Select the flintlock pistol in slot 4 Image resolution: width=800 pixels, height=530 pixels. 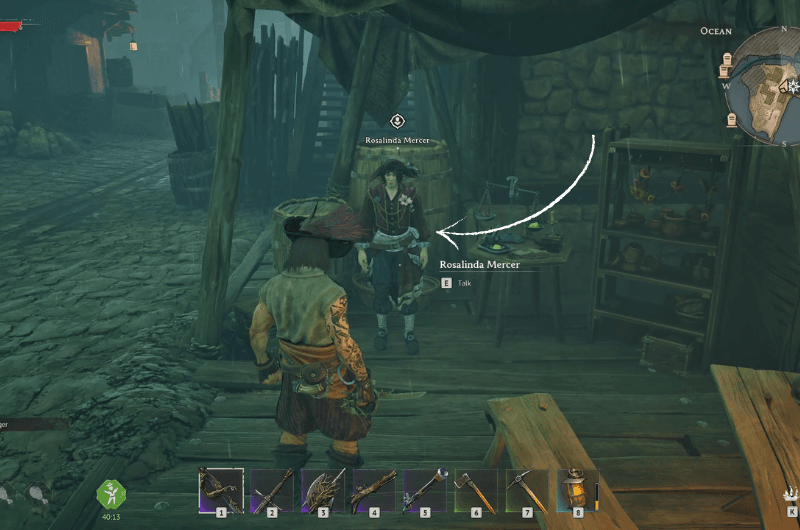click(x=374, y=490)
